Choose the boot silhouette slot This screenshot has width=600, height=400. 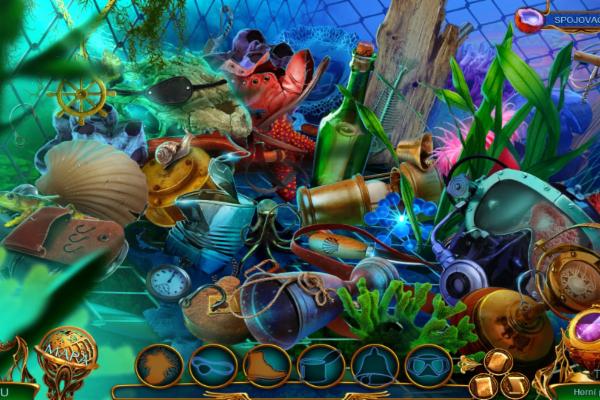(267, 366)
